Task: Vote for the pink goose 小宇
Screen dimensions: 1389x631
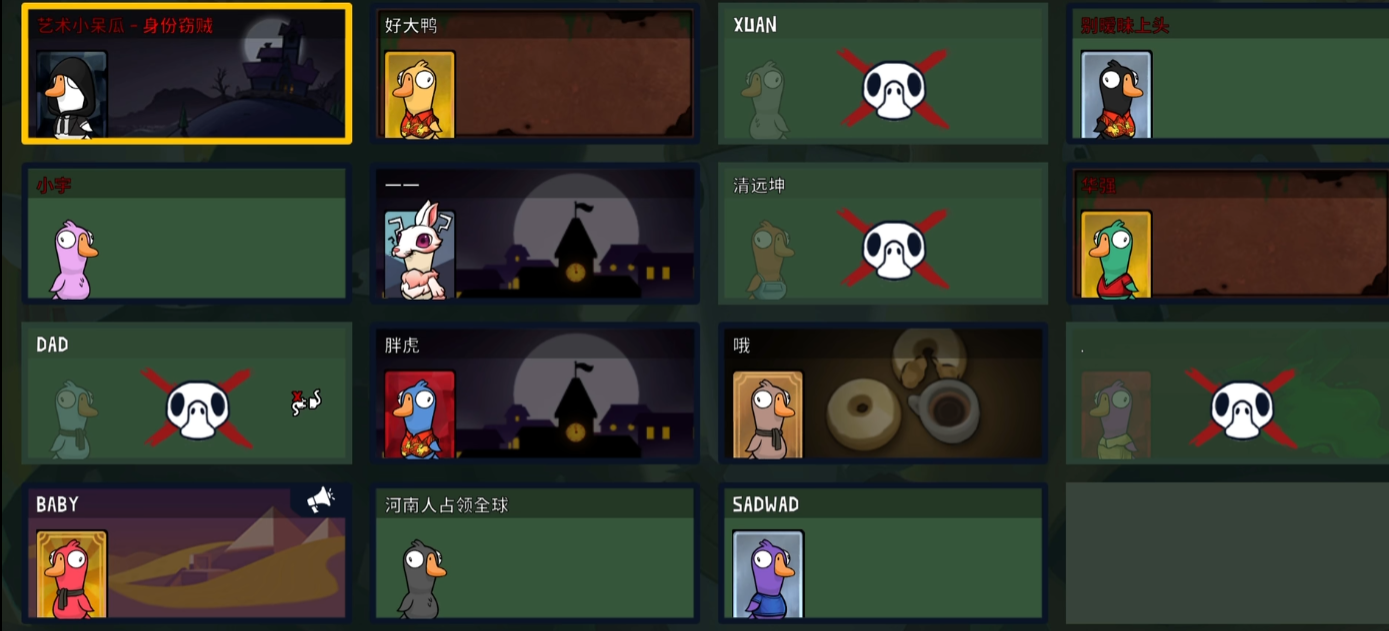Action: [x=187, y=234]
